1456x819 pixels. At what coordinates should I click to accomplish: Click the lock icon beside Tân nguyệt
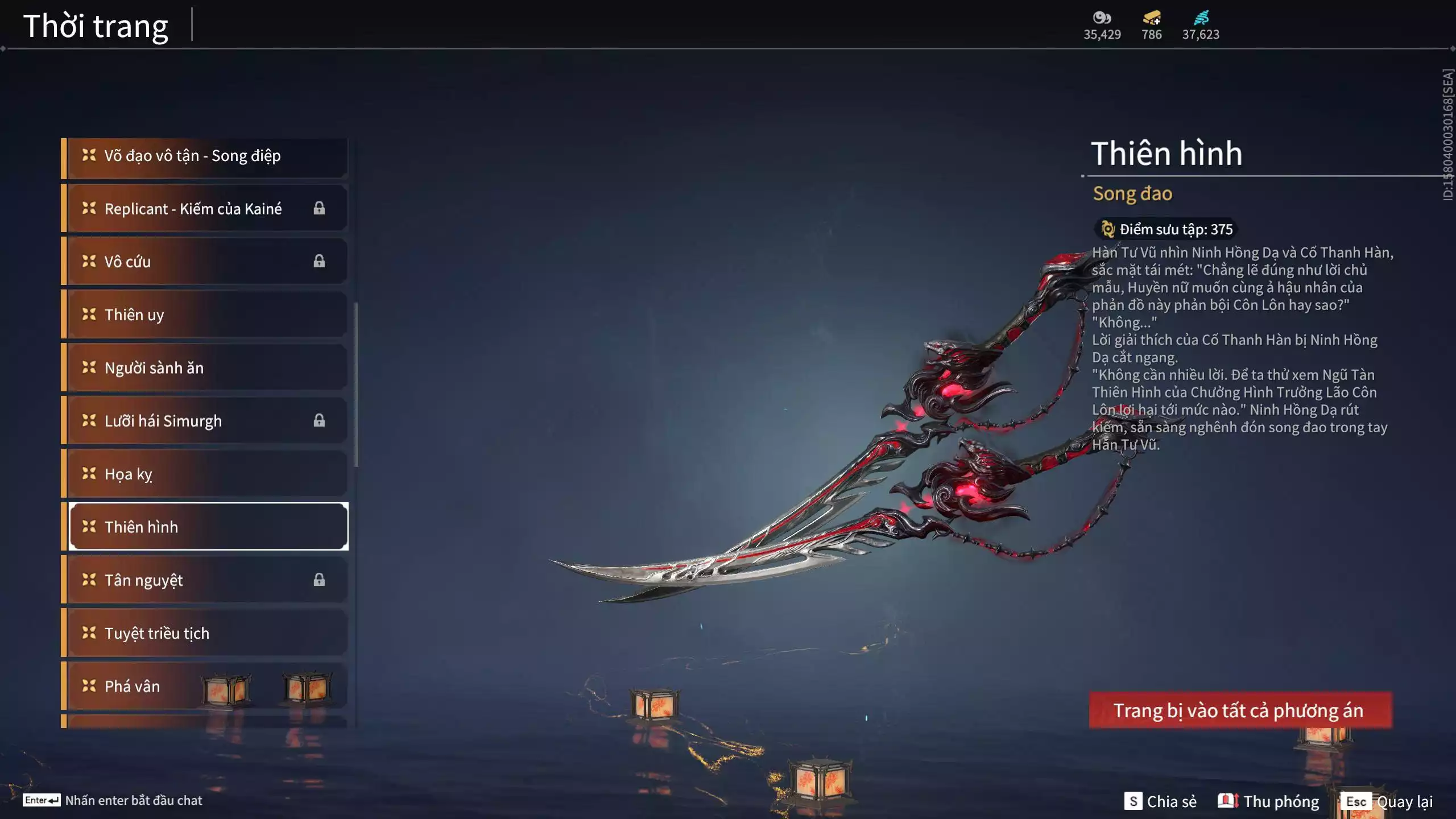click(x=319, y=580)
